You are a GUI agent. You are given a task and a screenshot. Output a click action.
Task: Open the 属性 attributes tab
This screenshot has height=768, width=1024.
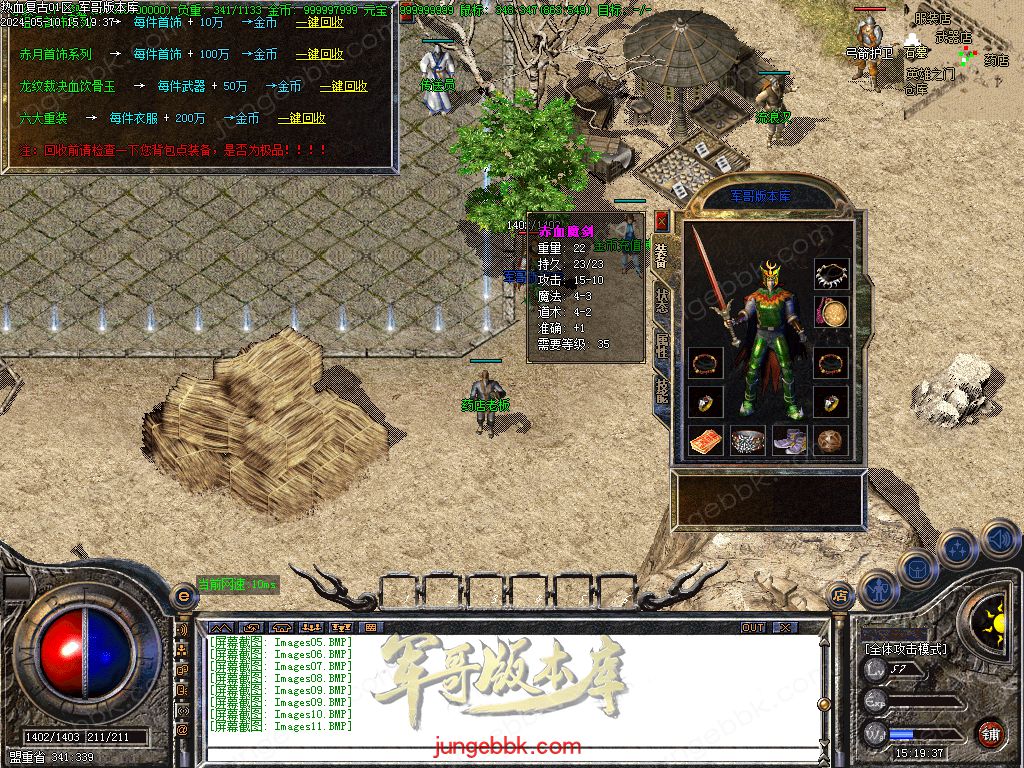(x=662, y=346)
